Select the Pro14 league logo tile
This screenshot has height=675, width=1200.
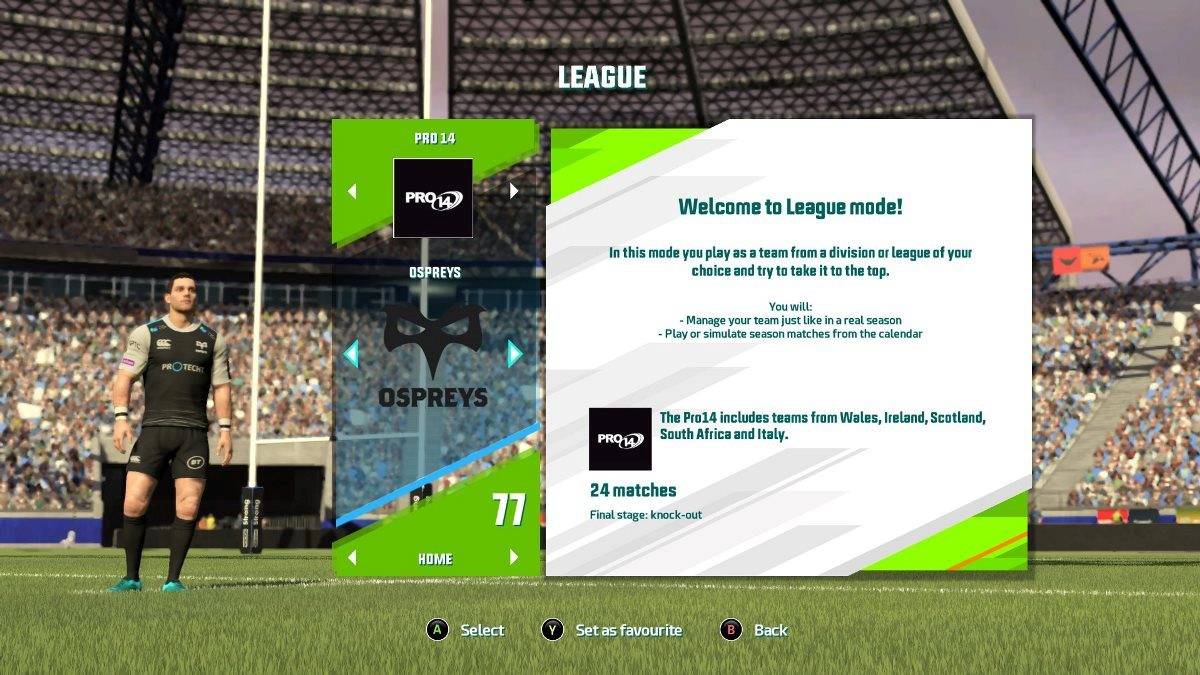pyautogui.click(x=433, y=197)
